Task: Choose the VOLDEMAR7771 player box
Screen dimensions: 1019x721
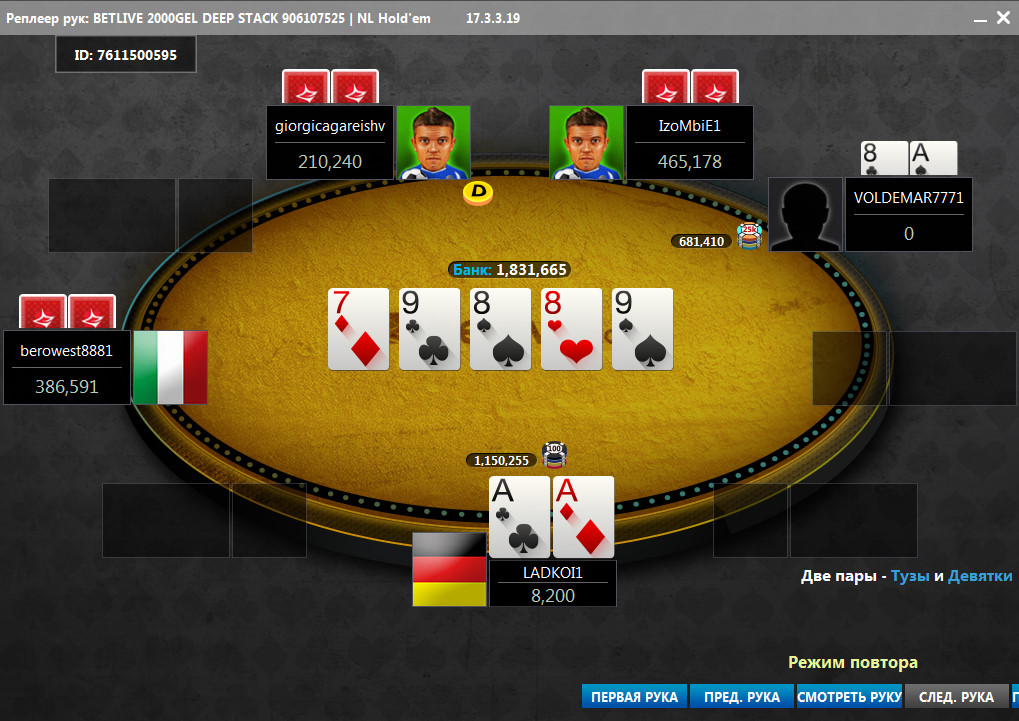Action: click(908, 215)
